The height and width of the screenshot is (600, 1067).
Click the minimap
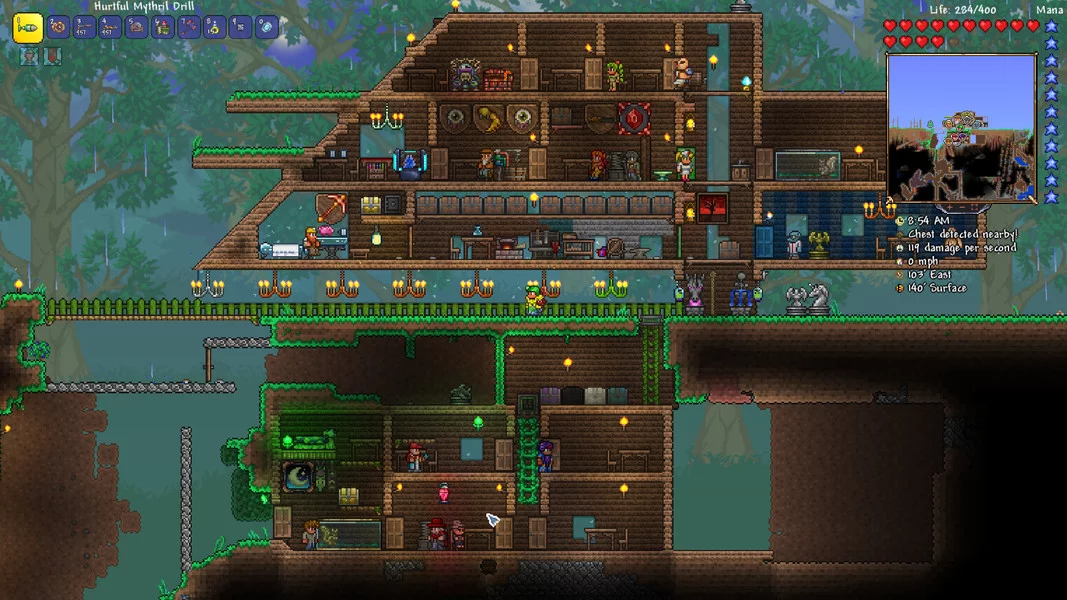click(x=961, y=128)
